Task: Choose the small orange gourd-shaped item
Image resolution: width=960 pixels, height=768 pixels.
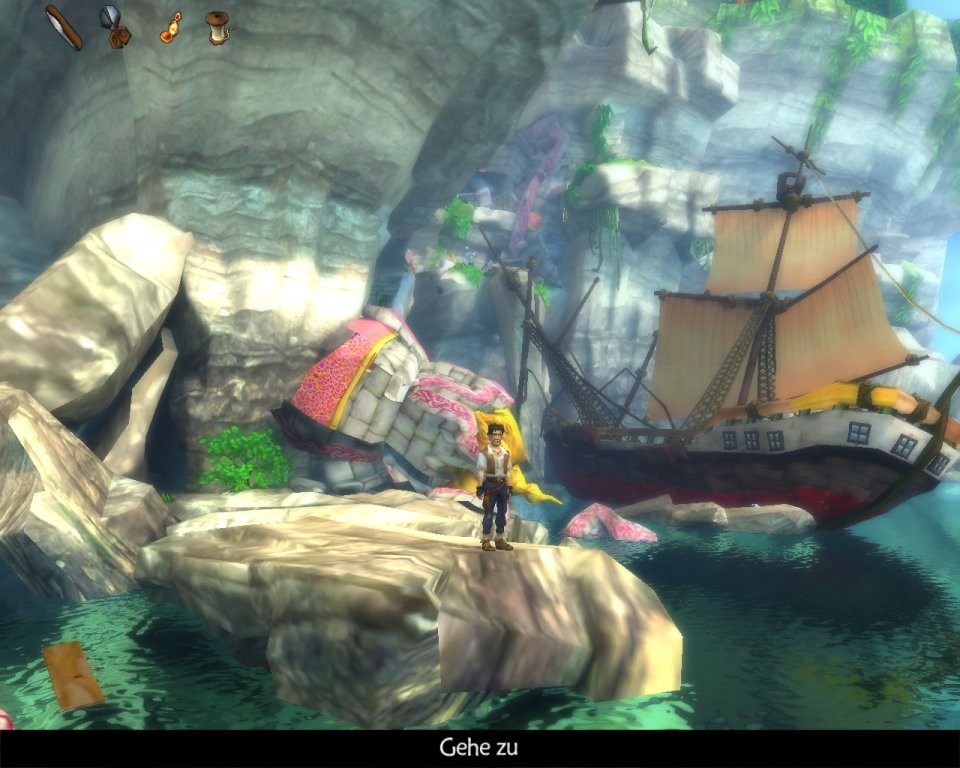Action: pyautogui.click(x=170, y=27)
